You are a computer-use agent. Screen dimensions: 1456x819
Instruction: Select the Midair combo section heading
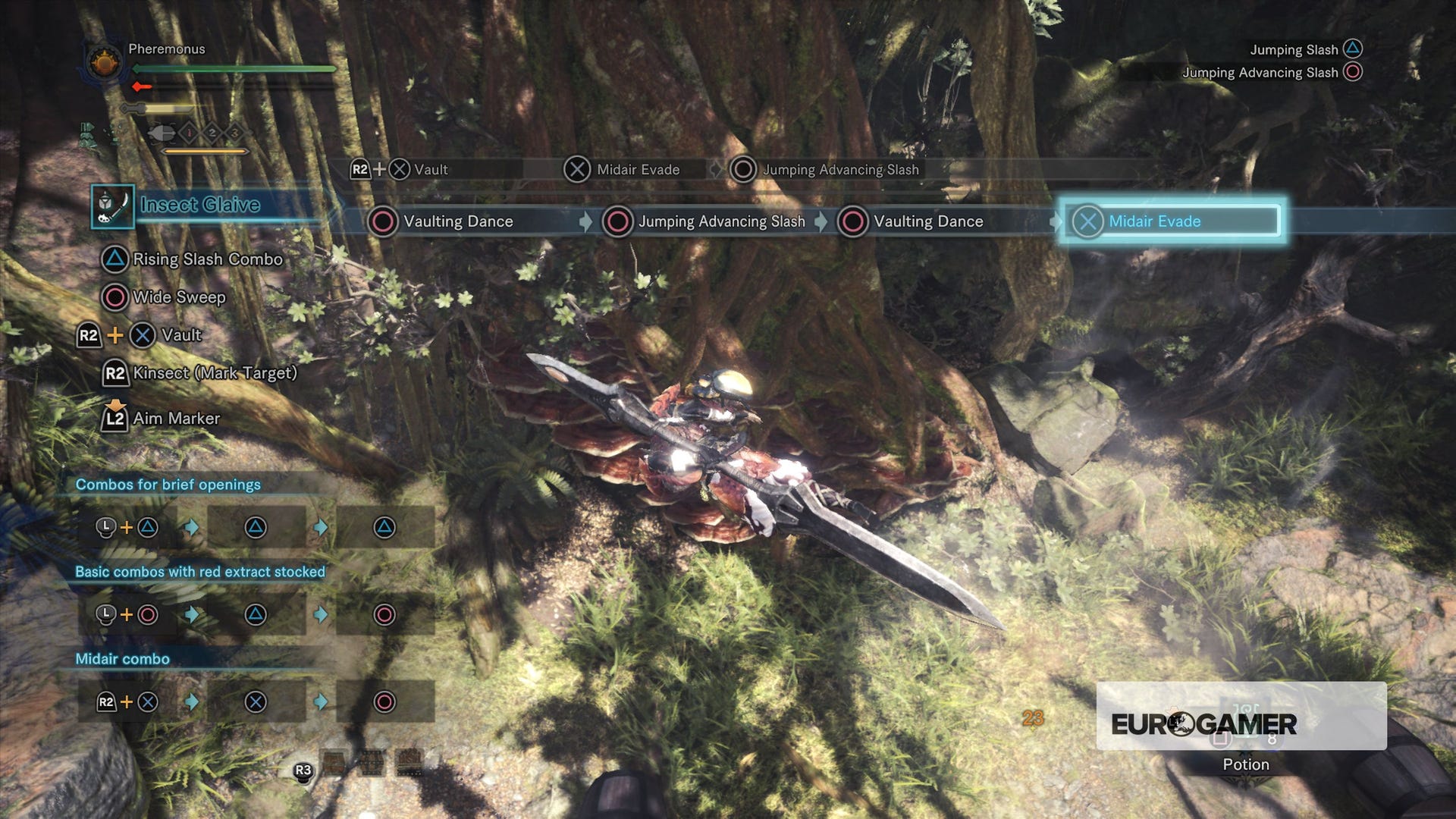[122, 659]
